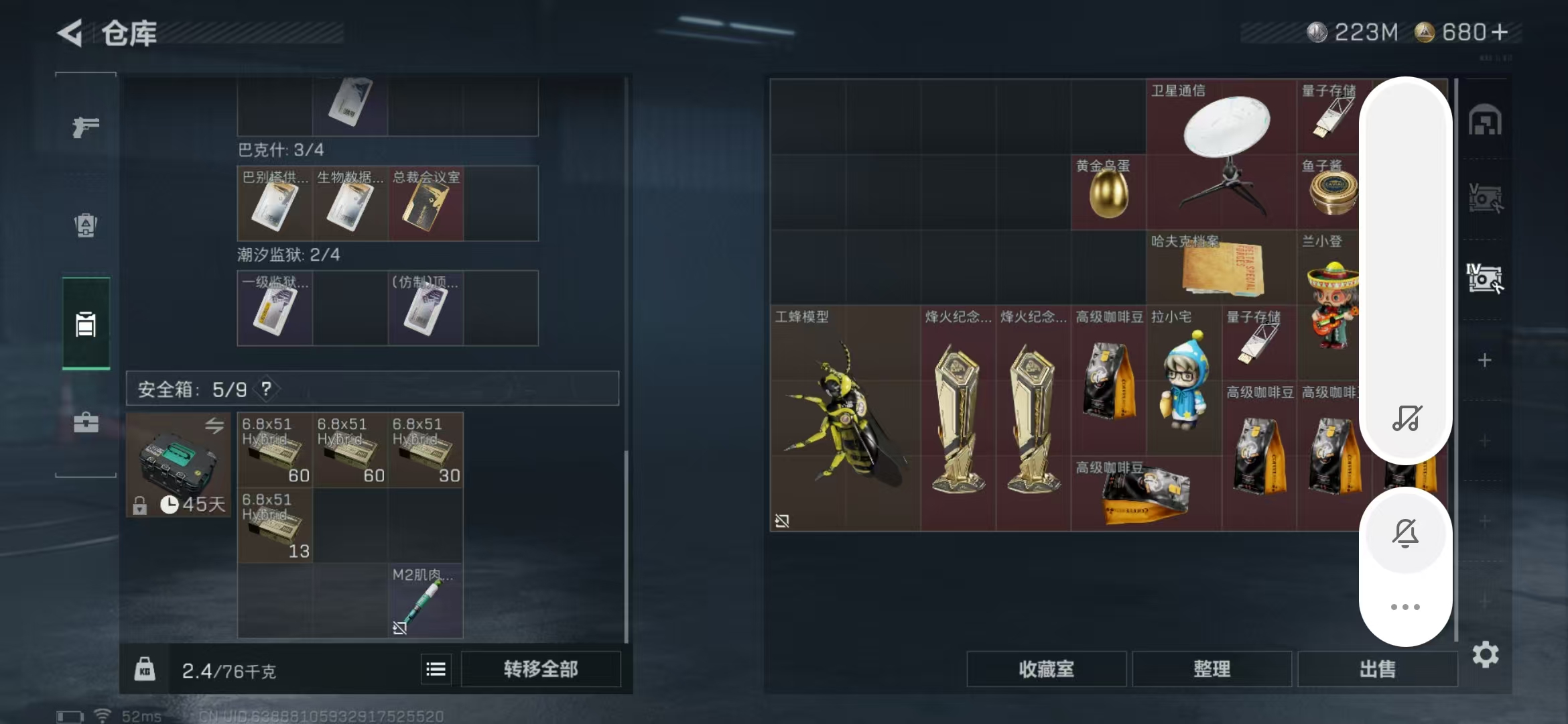Transfer everything with 转移全部
This screenshot has height=724, width=1568.
(x=541, y=668)
